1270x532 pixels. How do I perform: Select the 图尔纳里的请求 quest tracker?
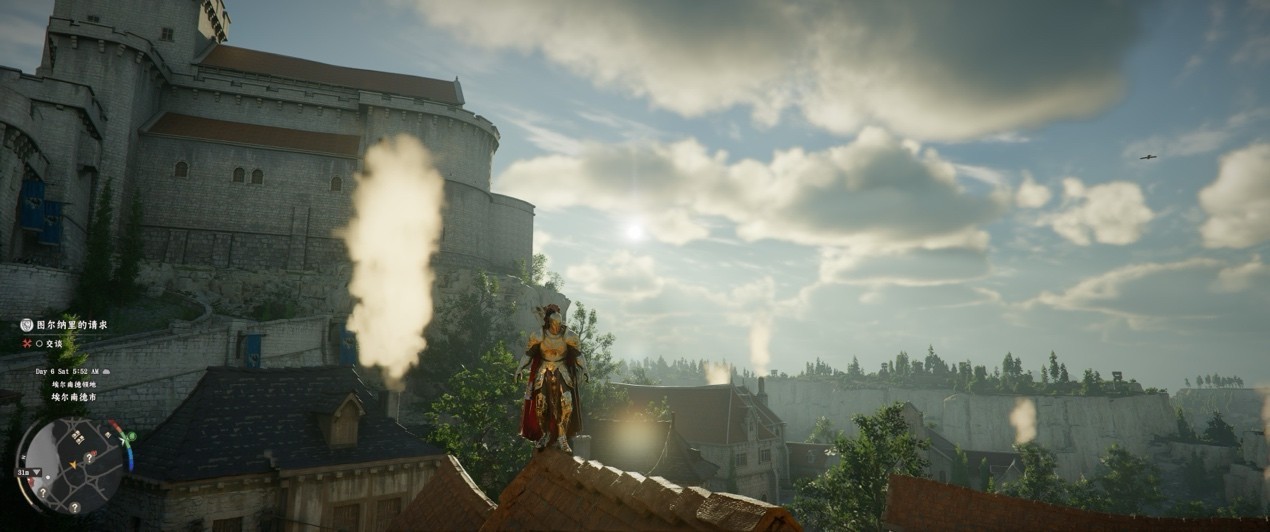[x=70, y=325]
